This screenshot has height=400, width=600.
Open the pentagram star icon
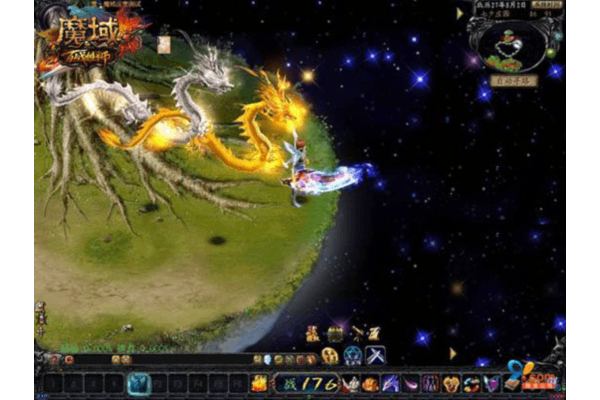coord(353,355)
